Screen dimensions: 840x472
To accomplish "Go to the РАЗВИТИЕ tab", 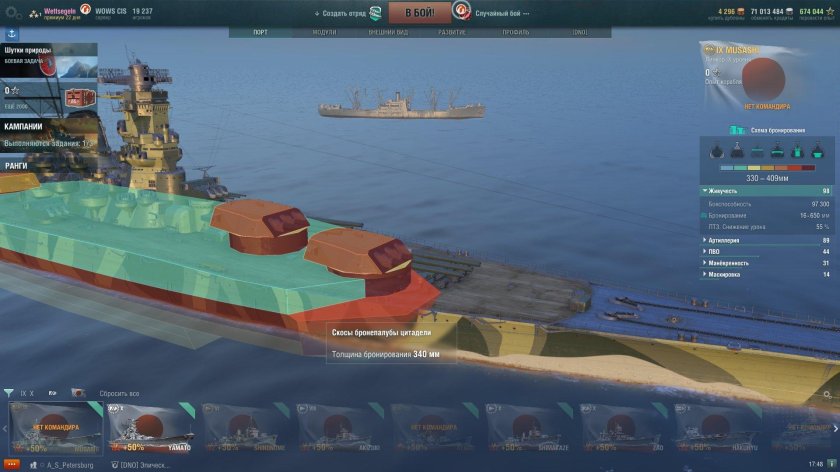I will coord(451,32).
